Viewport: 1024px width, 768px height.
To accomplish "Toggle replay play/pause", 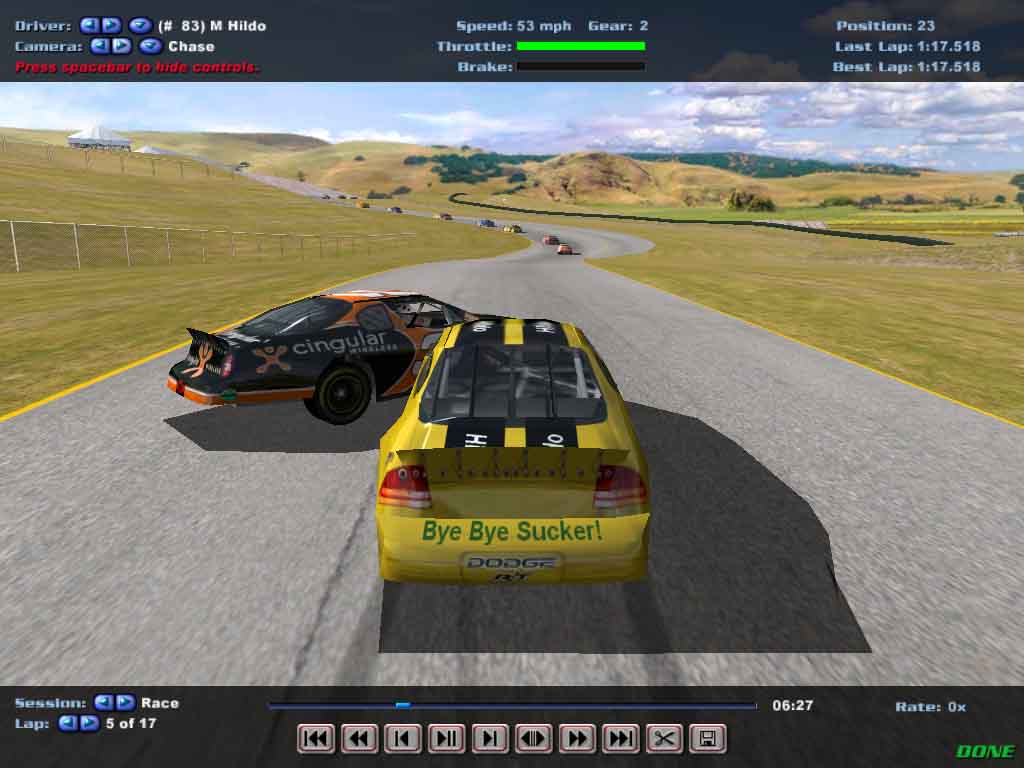I will point(446,739).
